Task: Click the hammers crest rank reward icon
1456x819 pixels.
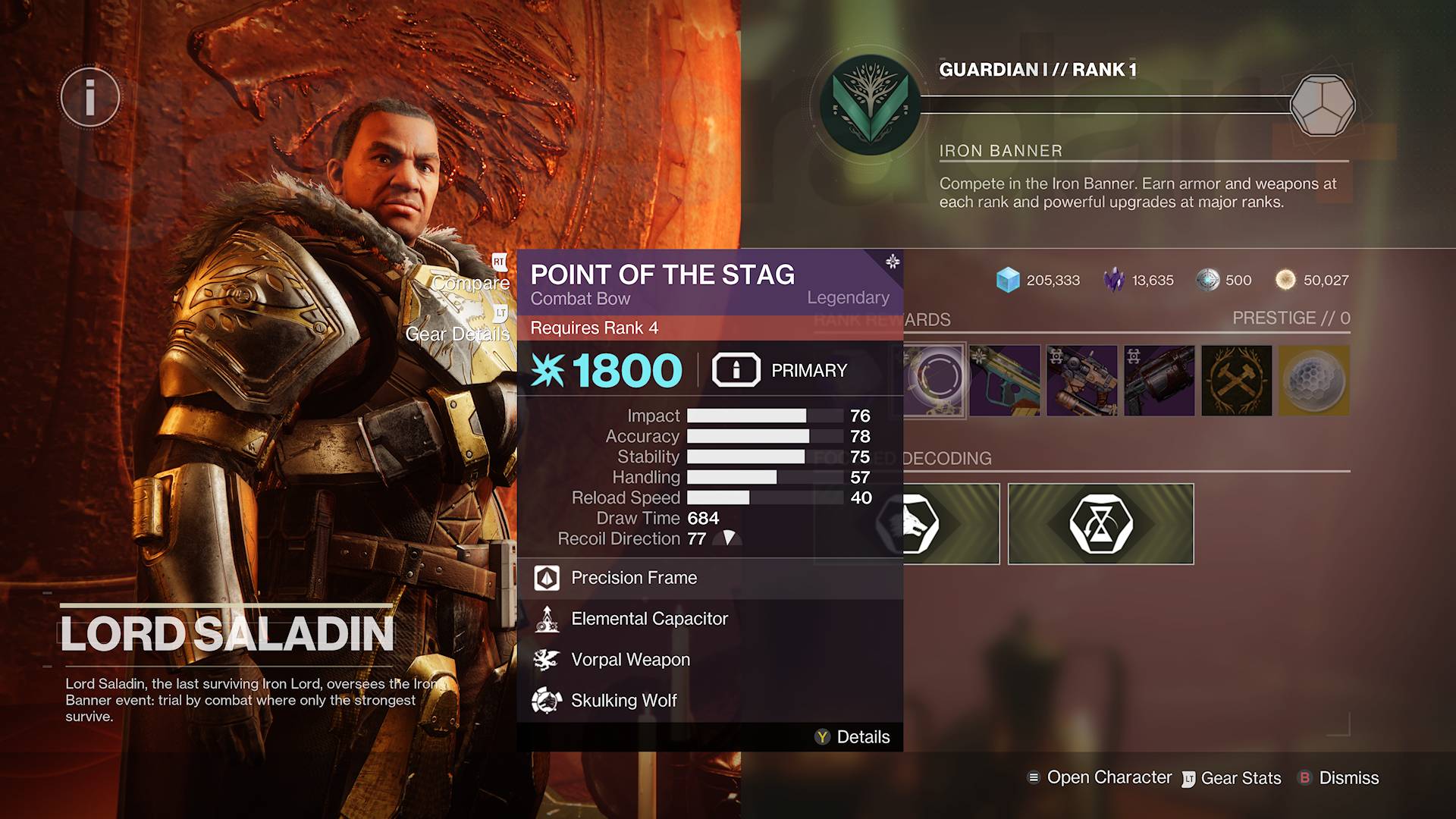Action: point(1235,381)
